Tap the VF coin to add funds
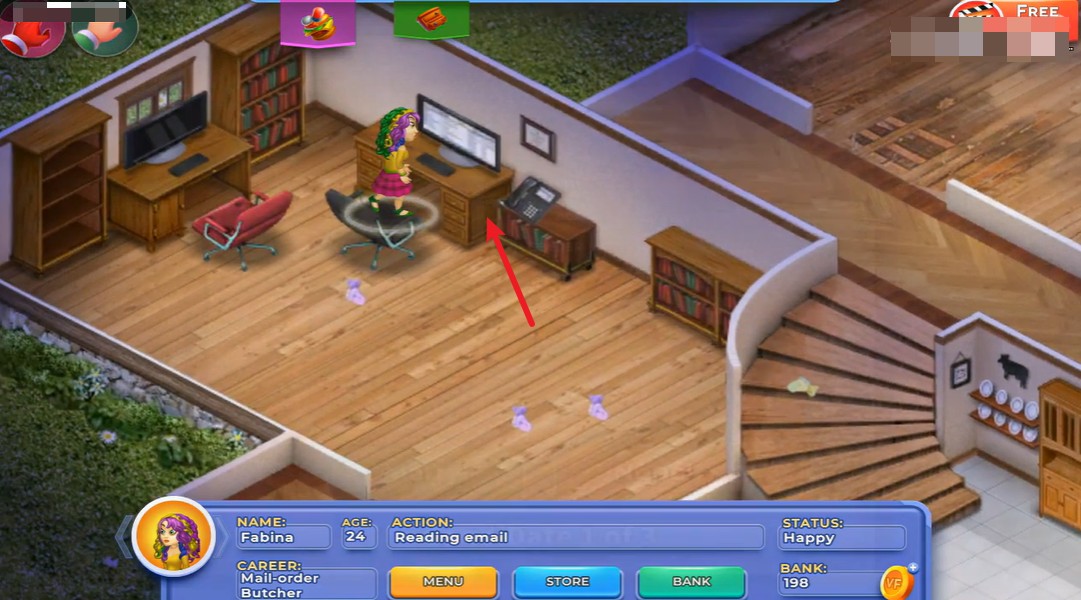Screen dimensions: 1081x600 tap(897, 583)
